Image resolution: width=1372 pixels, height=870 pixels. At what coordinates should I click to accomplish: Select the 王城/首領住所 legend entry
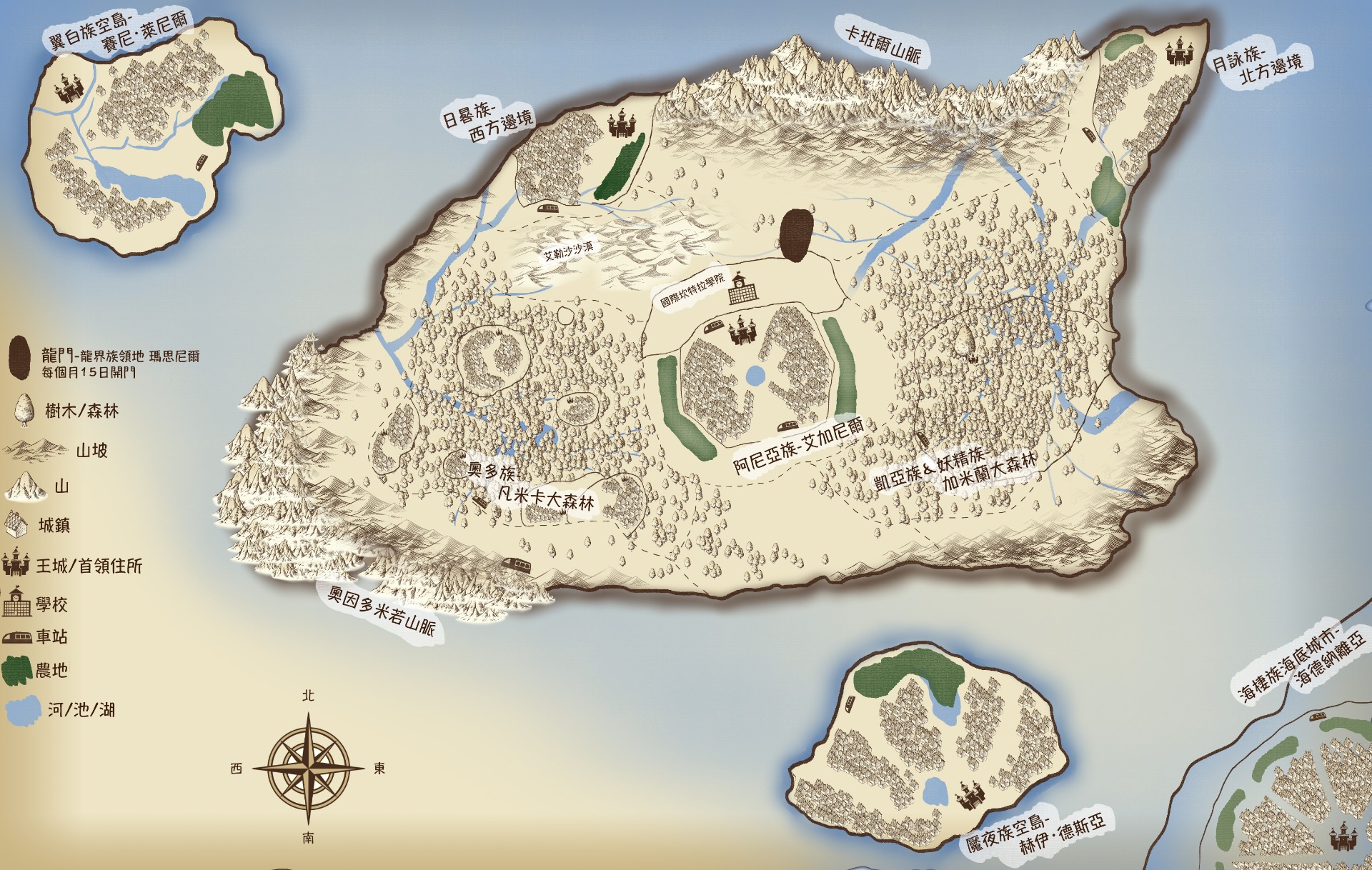[89, 566]
